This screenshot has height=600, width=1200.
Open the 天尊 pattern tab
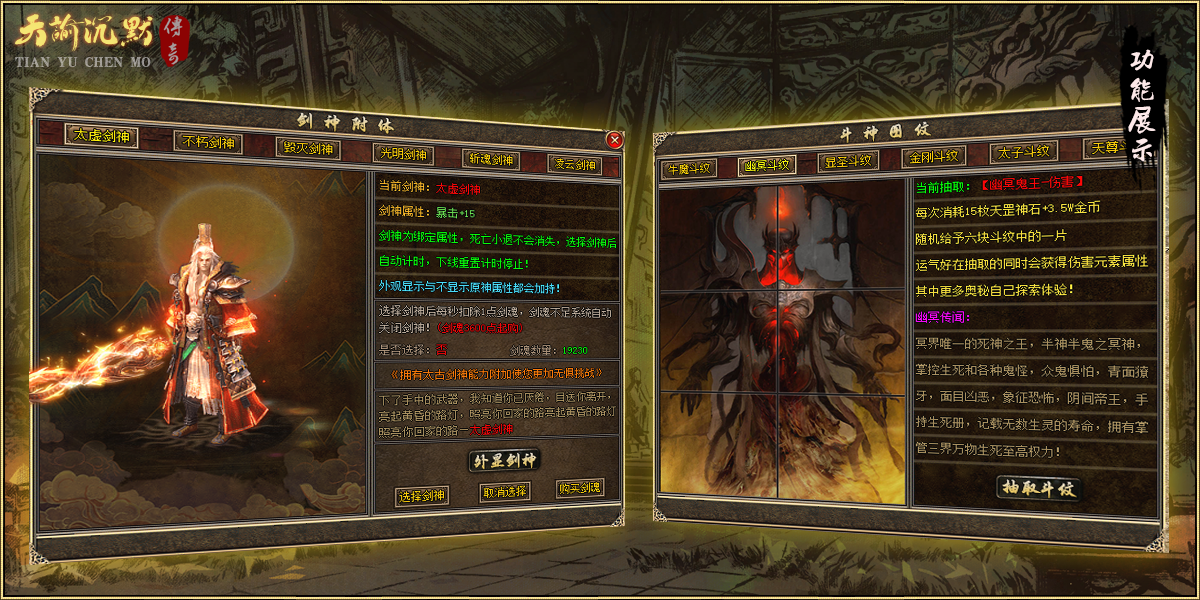1106,148
